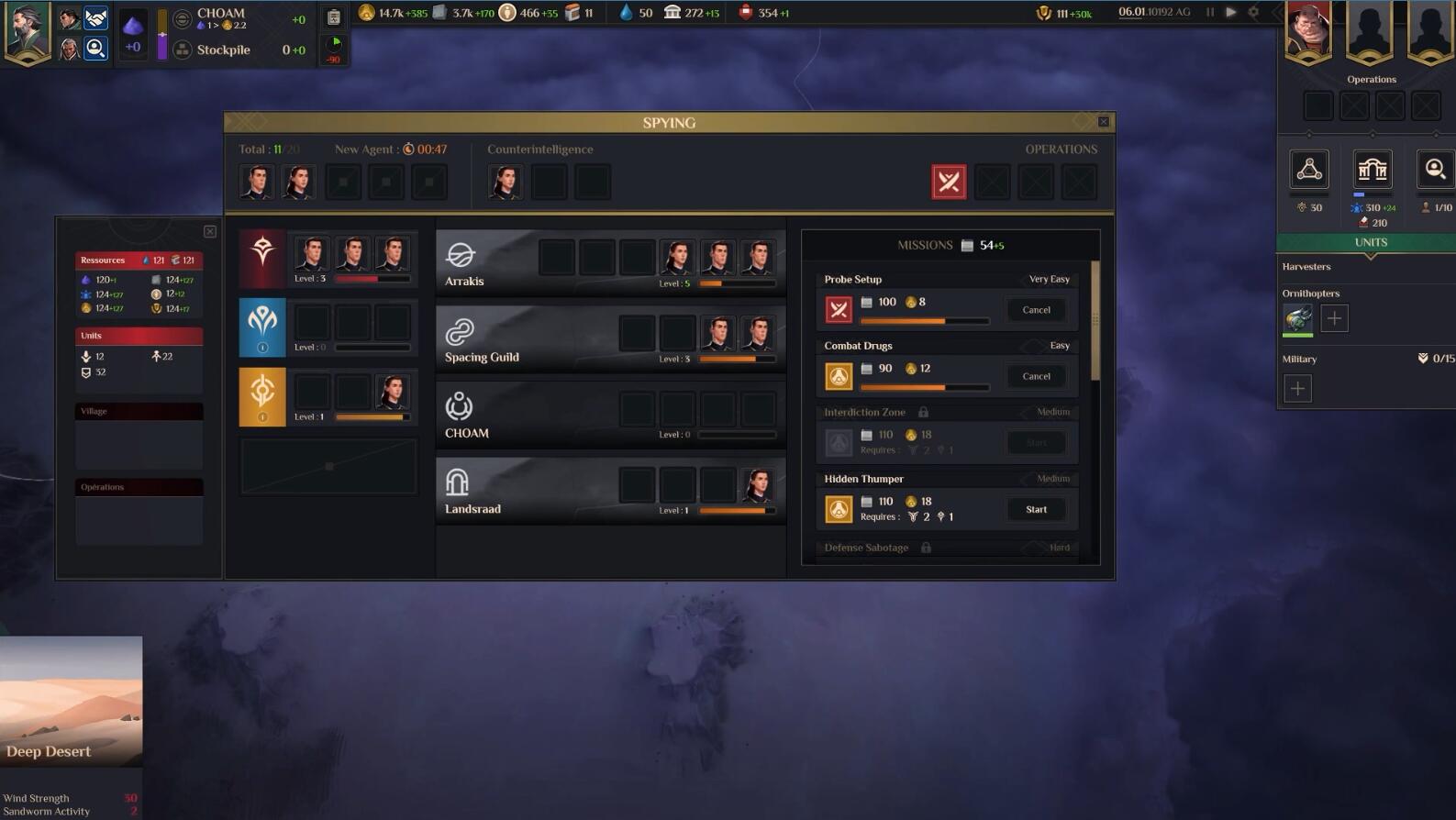Select the orange faction emblem
The height and width of the screenshot is (820, 1456).
[262, 396]
